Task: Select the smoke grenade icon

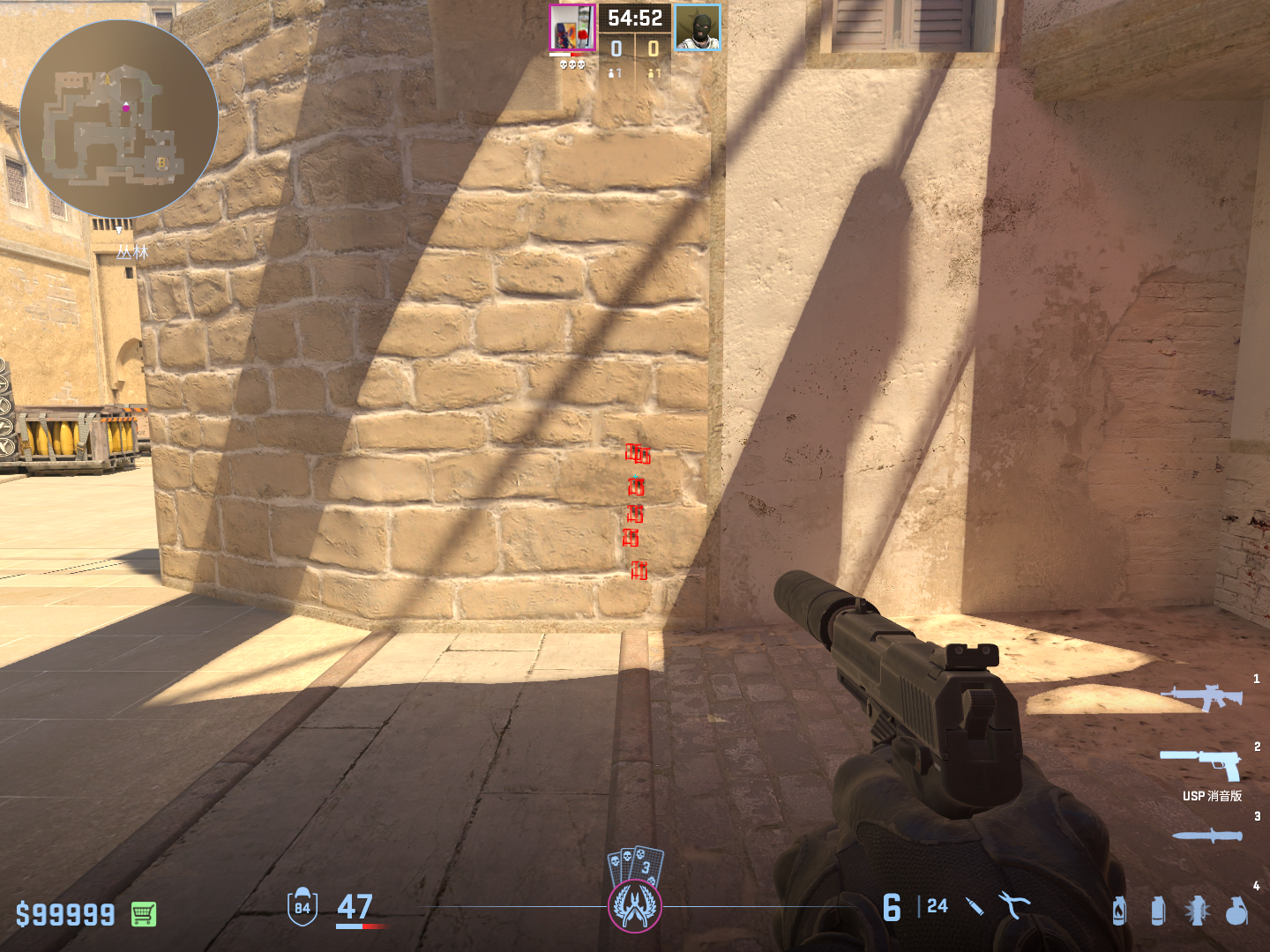Action: [1158, 911]
